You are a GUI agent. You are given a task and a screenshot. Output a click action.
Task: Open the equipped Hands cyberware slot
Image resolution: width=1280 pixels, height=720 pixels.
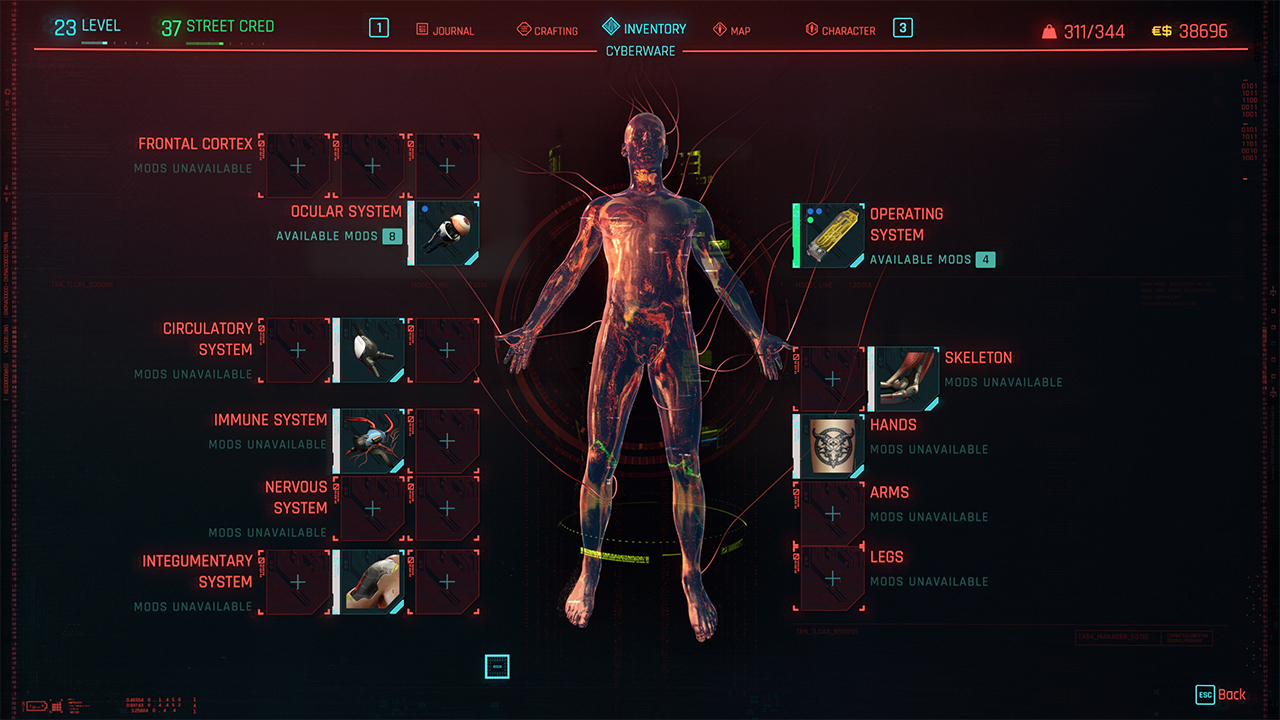830,446
